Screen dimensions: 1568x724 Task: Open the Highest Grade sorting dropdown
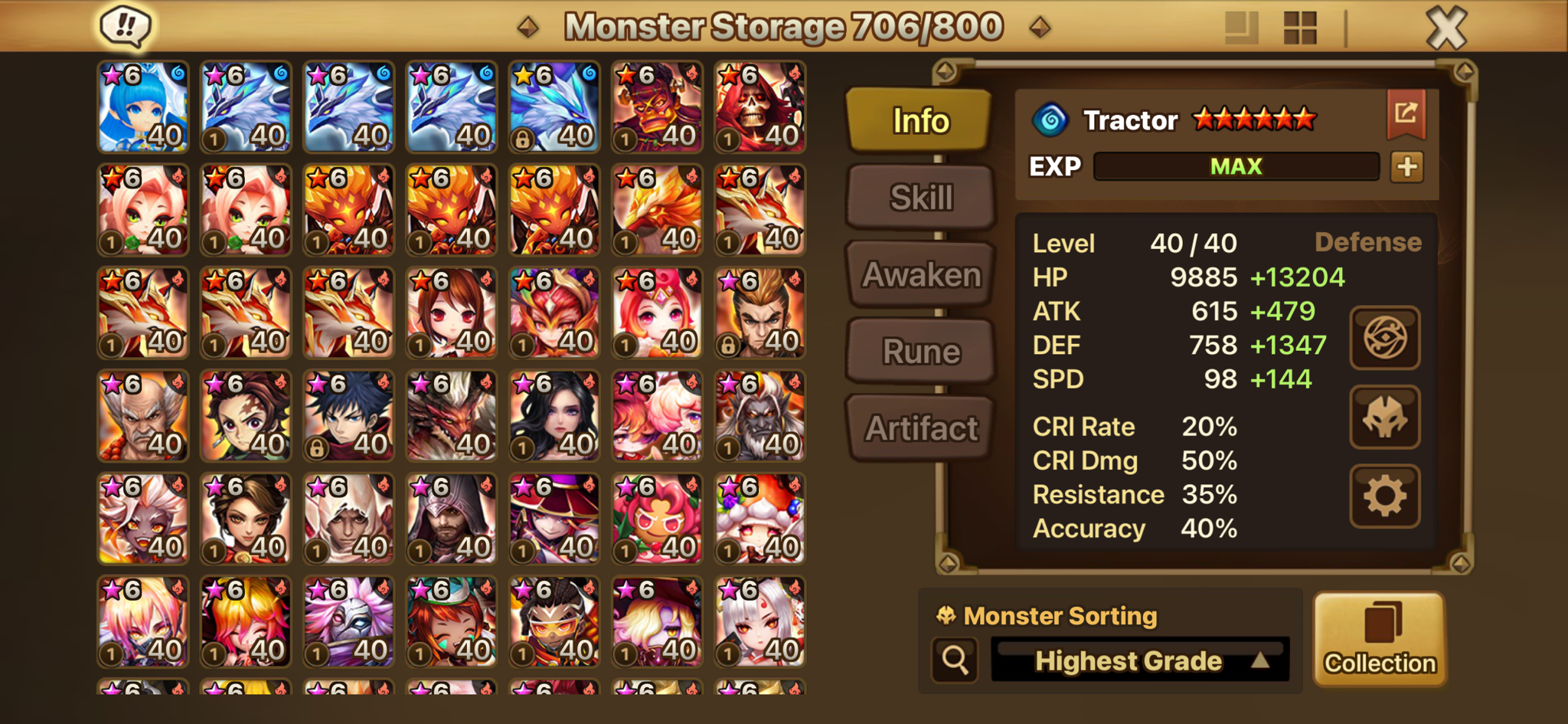[1140, 660]
